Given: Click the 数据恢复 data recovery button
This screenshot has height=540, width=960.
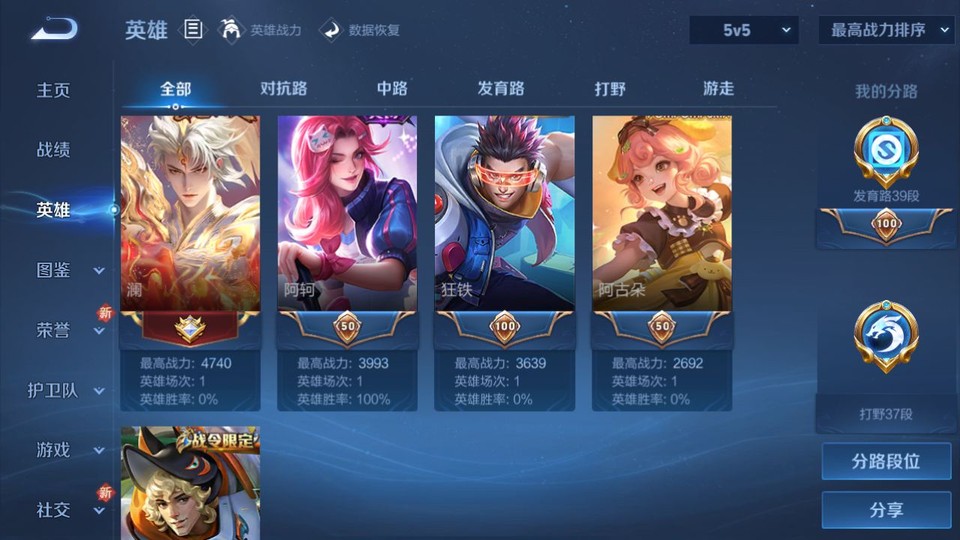Looking at the screenshot, I should point(361,30).
